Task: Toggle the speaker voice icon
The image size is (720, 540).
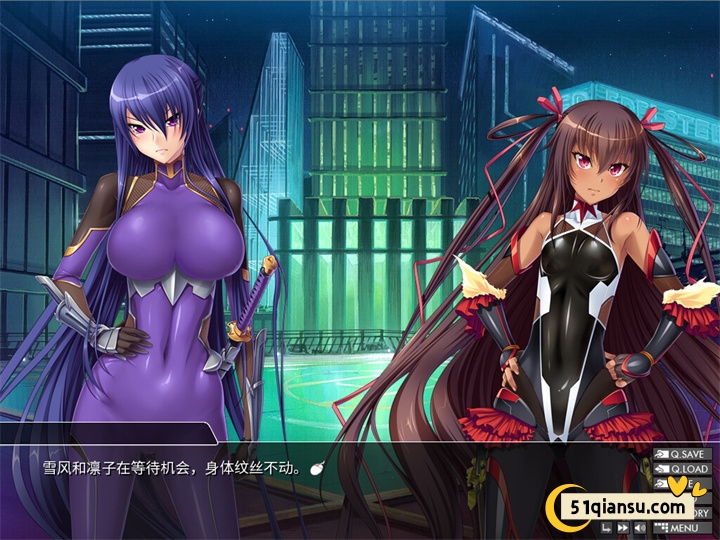Action: pos(640,527)
